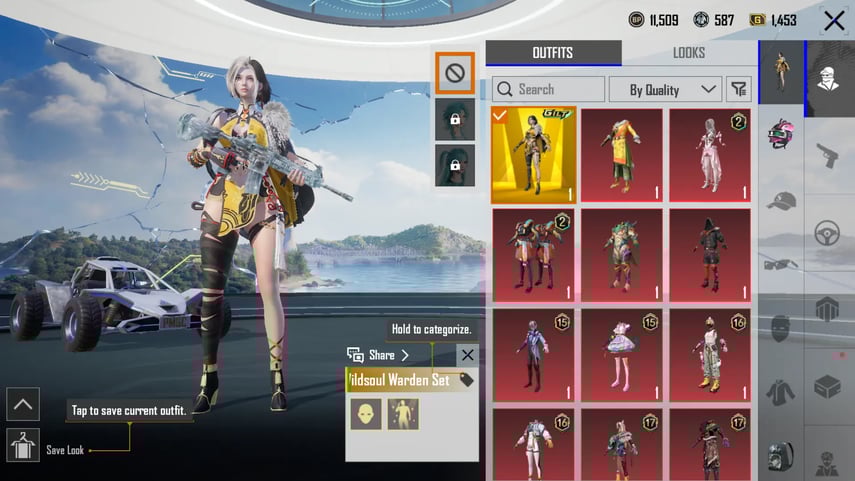Switch to the Looks tab
This screenshot has width=855, height=481.
(689, 53)
